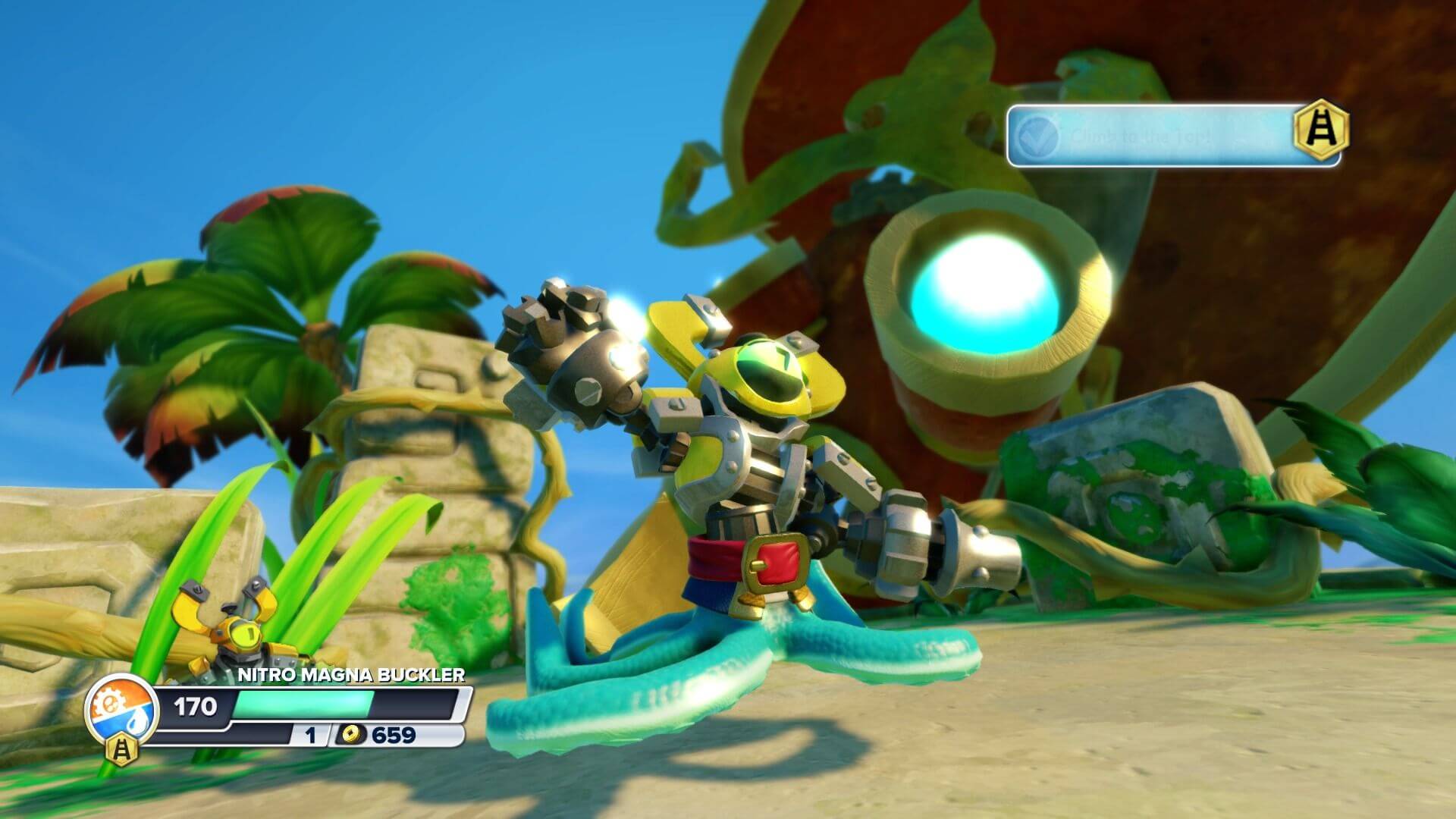
Task: Click the objective banner's blue checkmark
Action: point(1038,136)
